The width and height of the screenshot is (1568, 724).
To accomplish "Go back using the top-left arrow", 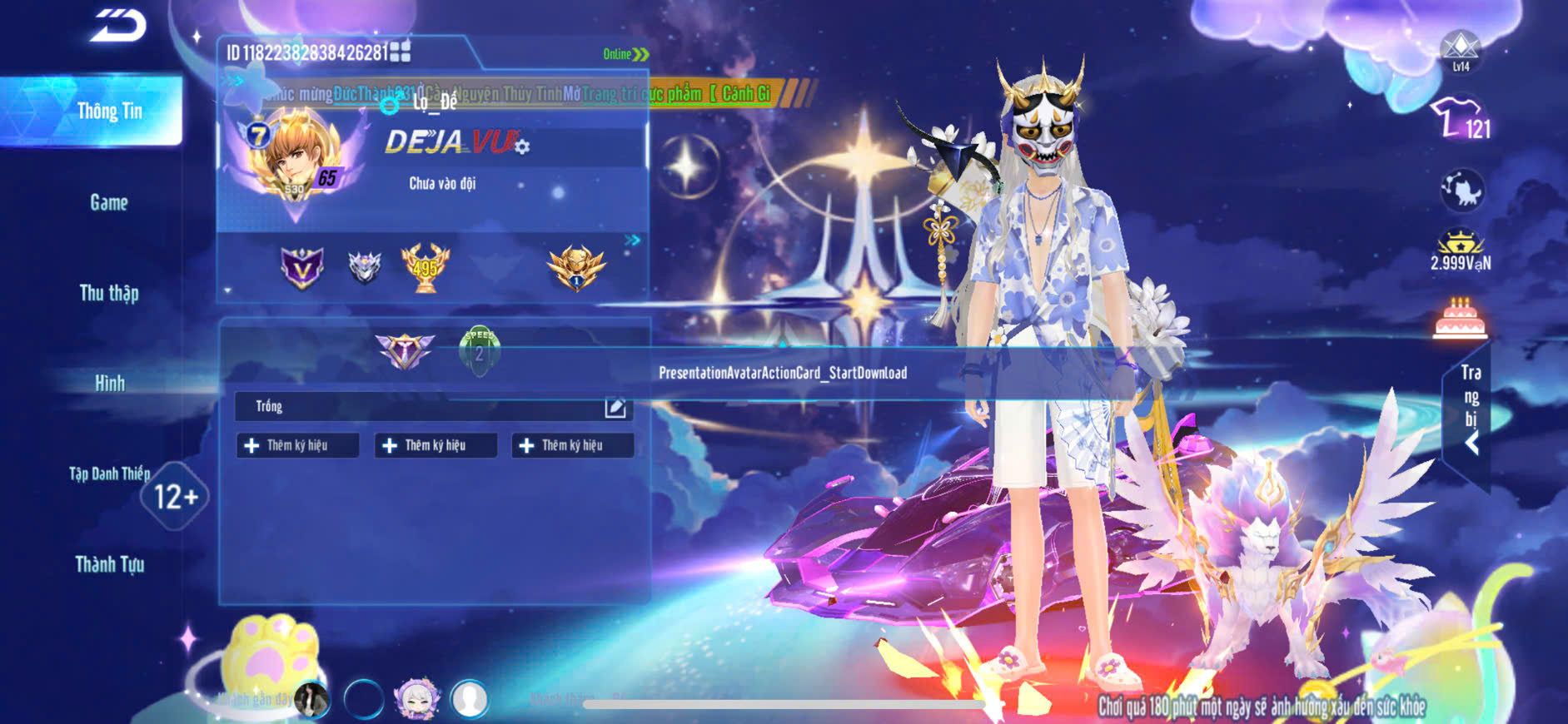I will click(x=118, y=25).
